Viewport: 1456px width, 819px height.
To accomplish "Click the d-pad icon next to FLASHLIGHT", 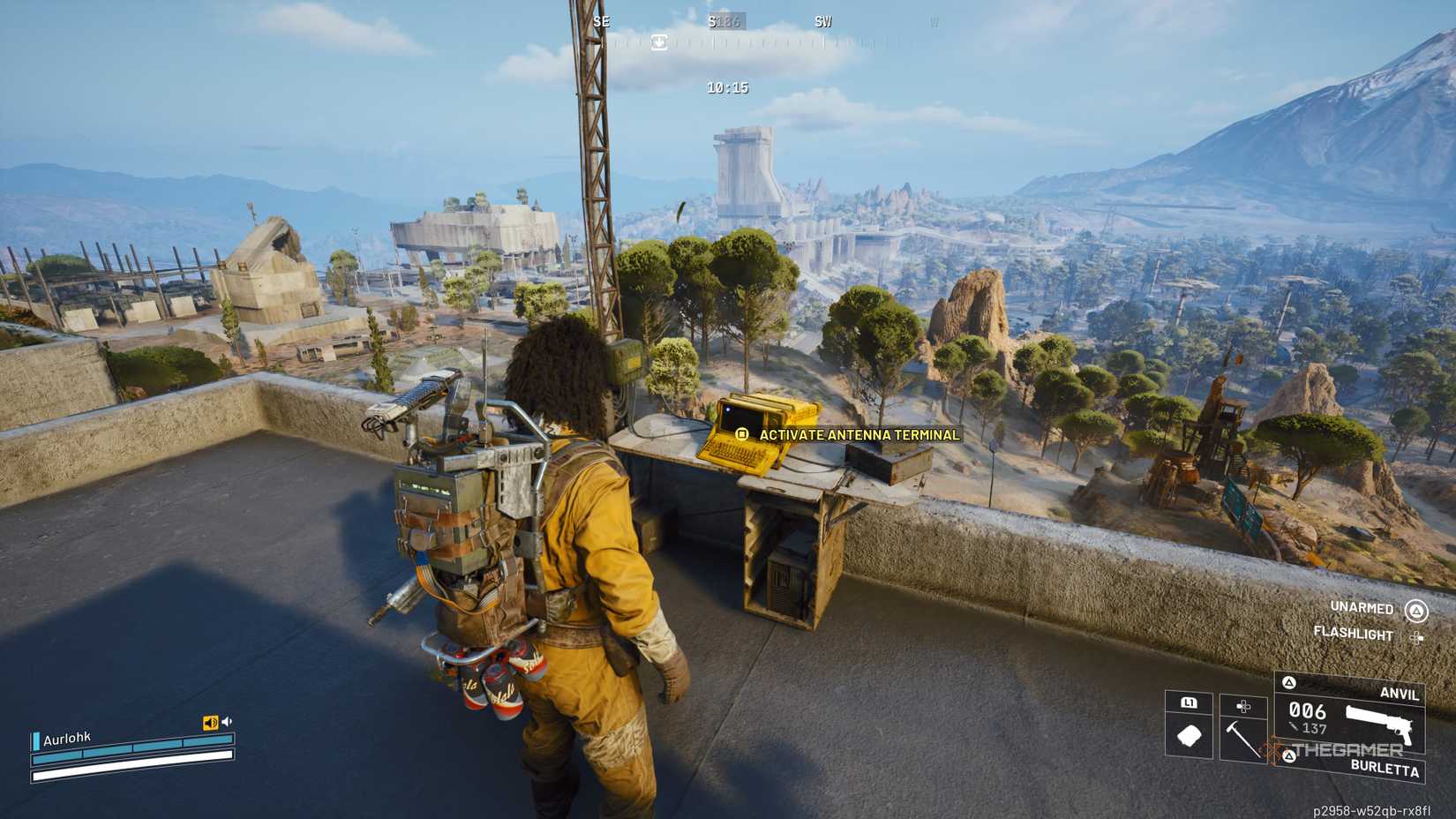I will click(x=1419, y=635).
